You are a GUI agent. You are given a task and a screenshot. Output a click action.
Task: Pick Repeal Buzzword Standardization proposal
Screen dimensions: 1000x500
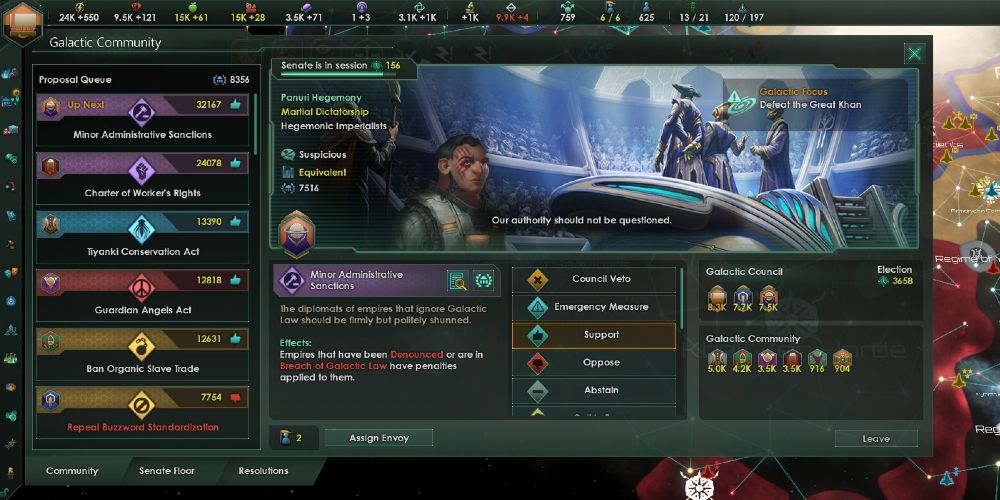pos(142,412)
